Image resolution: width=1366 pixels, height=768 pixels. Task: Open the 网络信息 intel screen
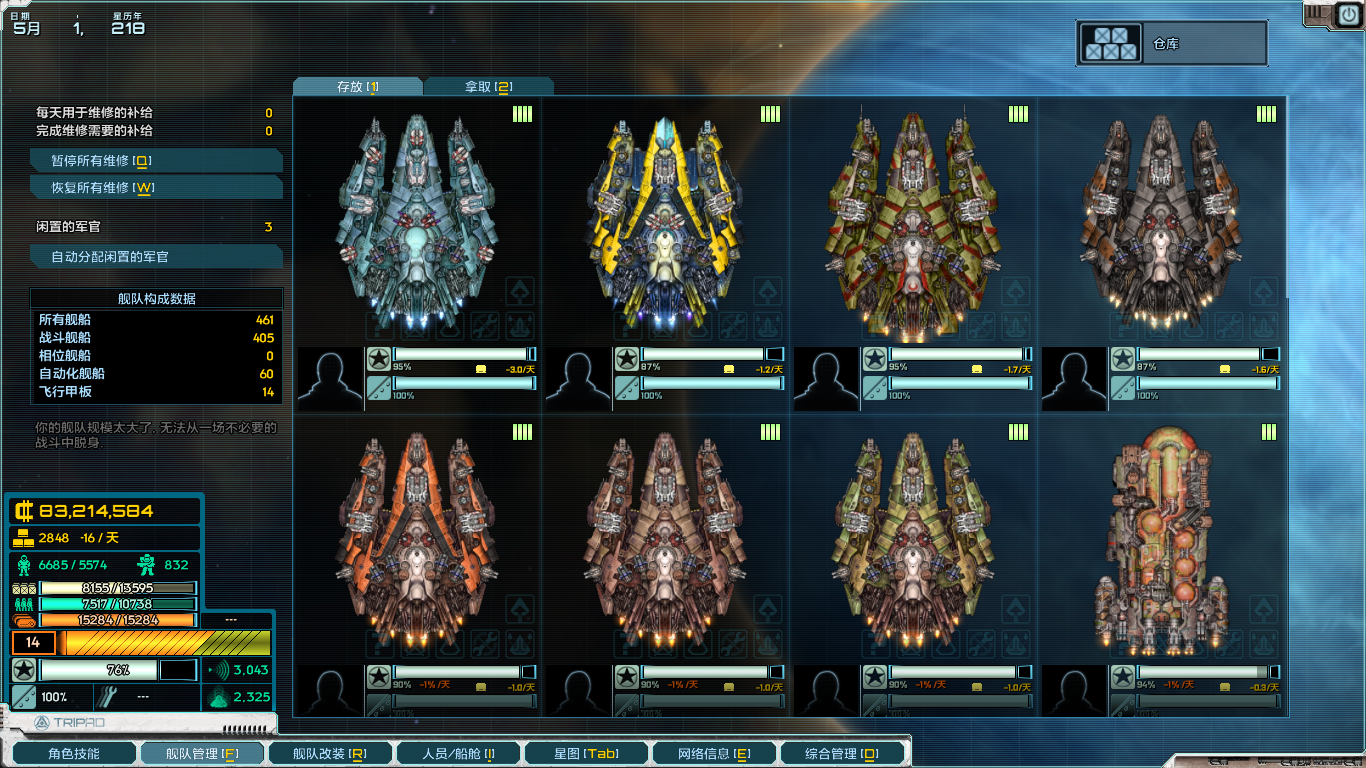click(714, 753)
